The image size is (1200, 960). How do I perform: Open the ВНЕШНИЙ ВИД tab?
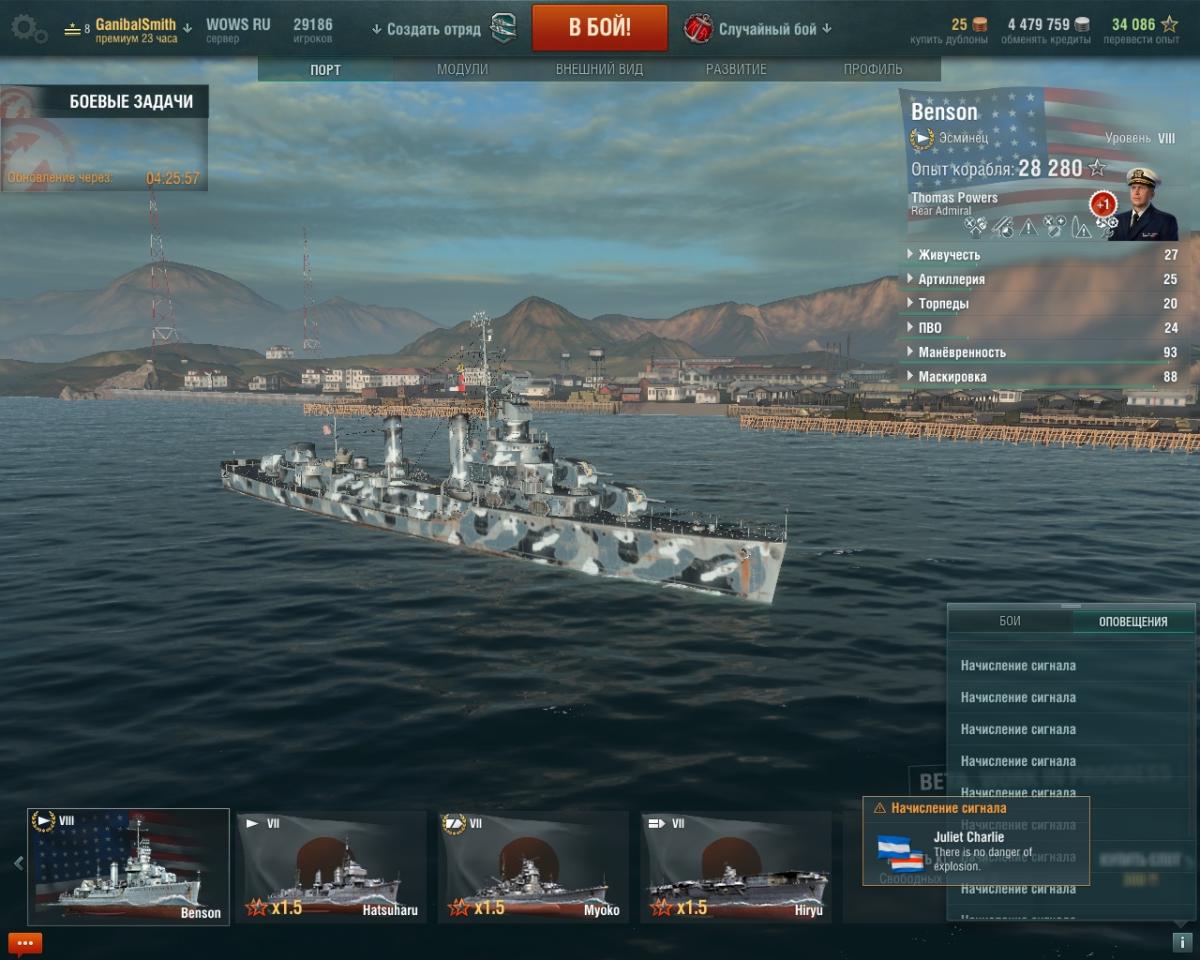coord(599,70)
